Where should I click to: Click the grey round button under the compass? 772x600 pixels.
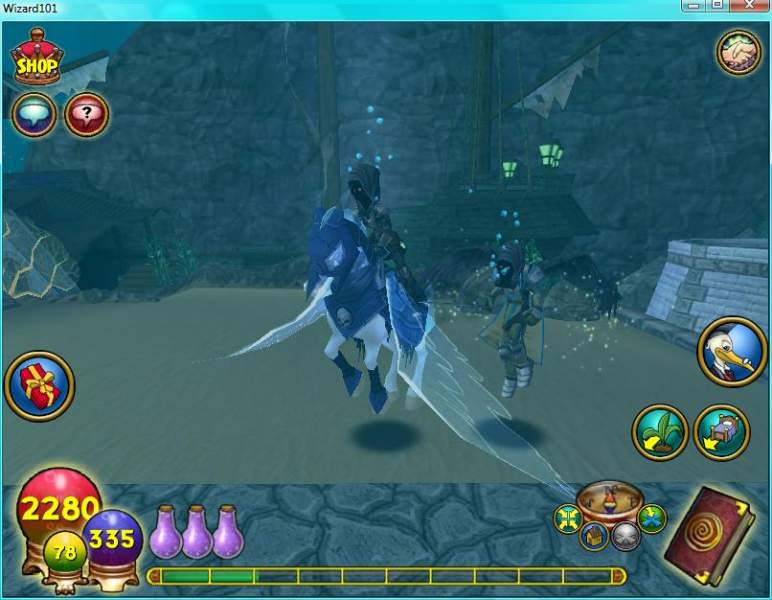[x=625, y=536]
